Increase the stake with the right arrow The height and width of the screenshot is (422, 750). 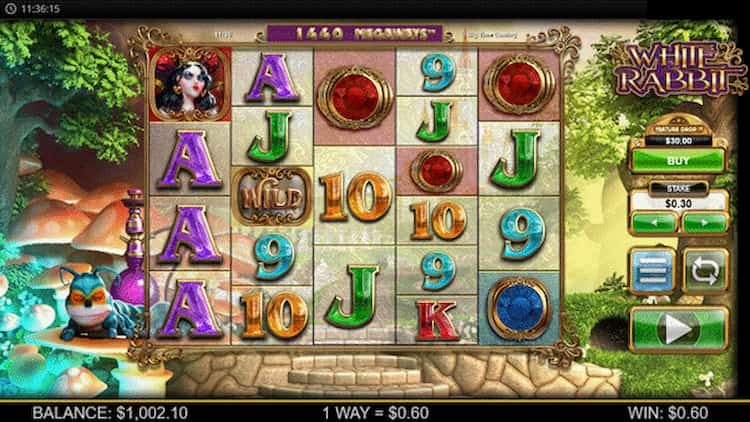tap(704, 222)
